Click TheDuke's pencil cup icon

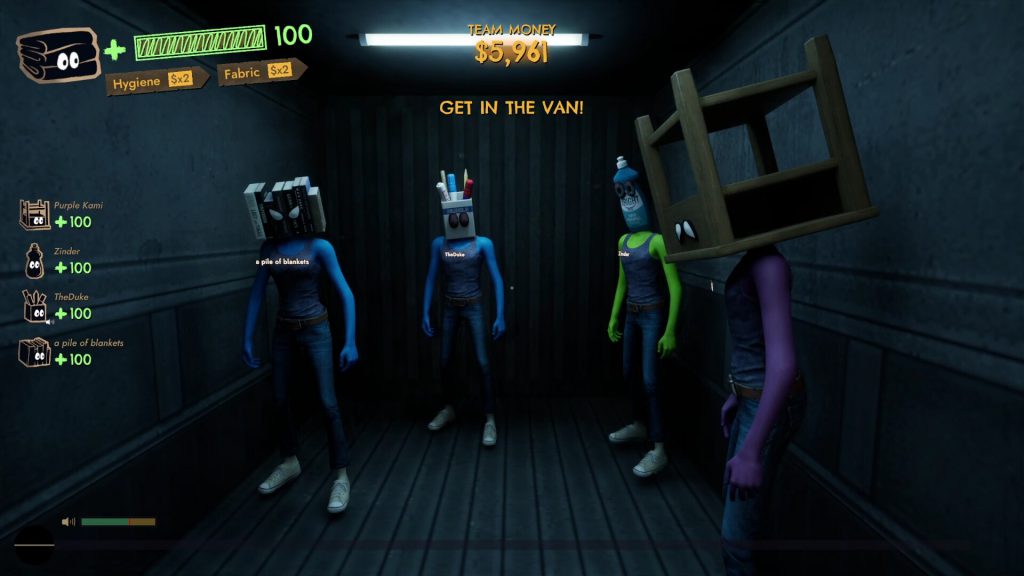point(34,306)
